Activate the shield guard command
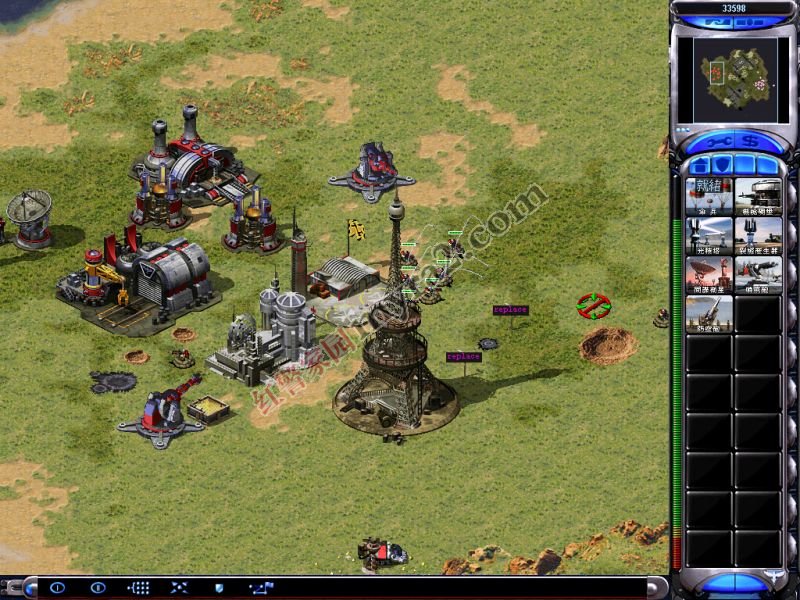This screenshot has width=800, height=600. coord(219,588)
